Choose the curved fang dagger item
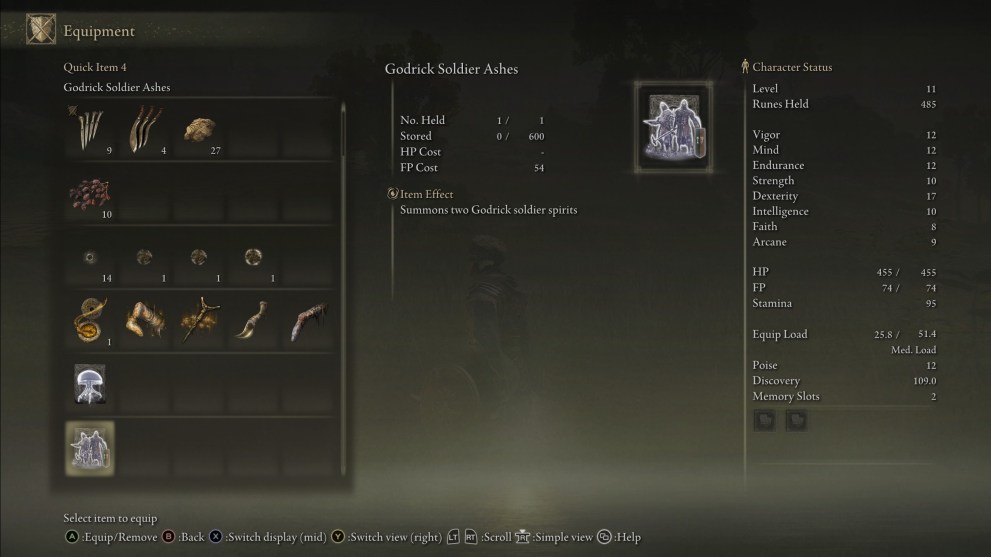 pyautogui.click(x=252, y=322)
